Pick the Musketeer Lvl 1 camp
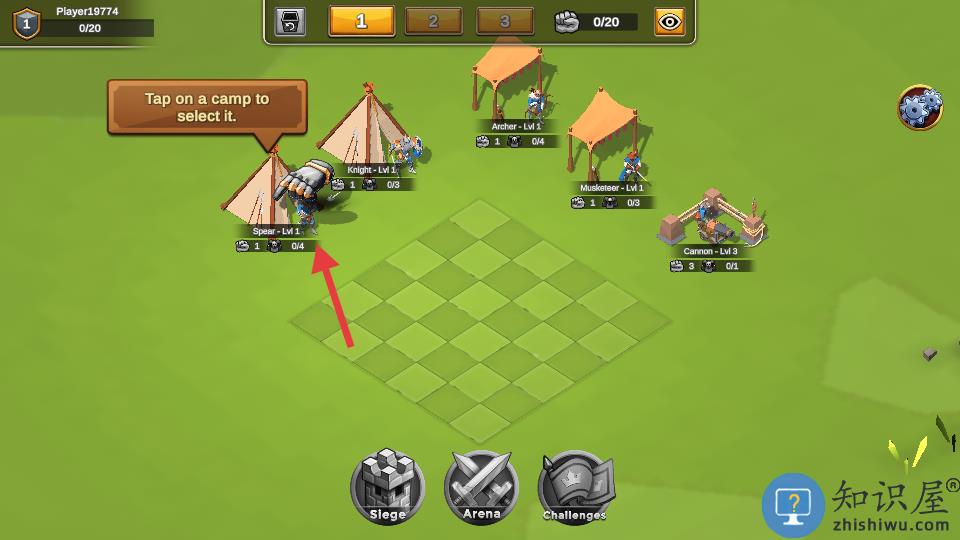960x540 pixels. [x=607, y=145]
